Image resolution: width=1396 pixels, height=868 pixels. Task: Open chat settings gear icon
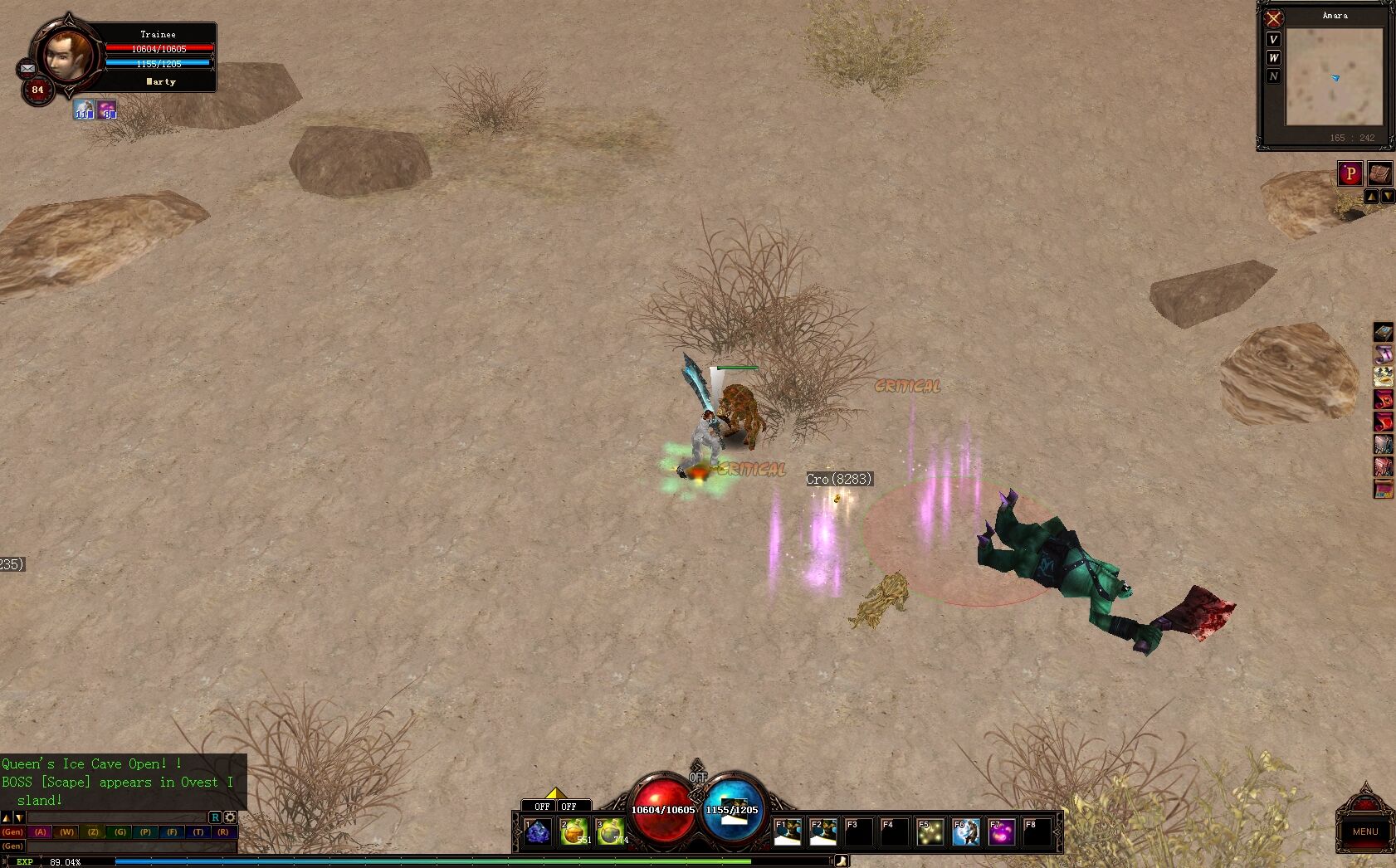point(231,817)
